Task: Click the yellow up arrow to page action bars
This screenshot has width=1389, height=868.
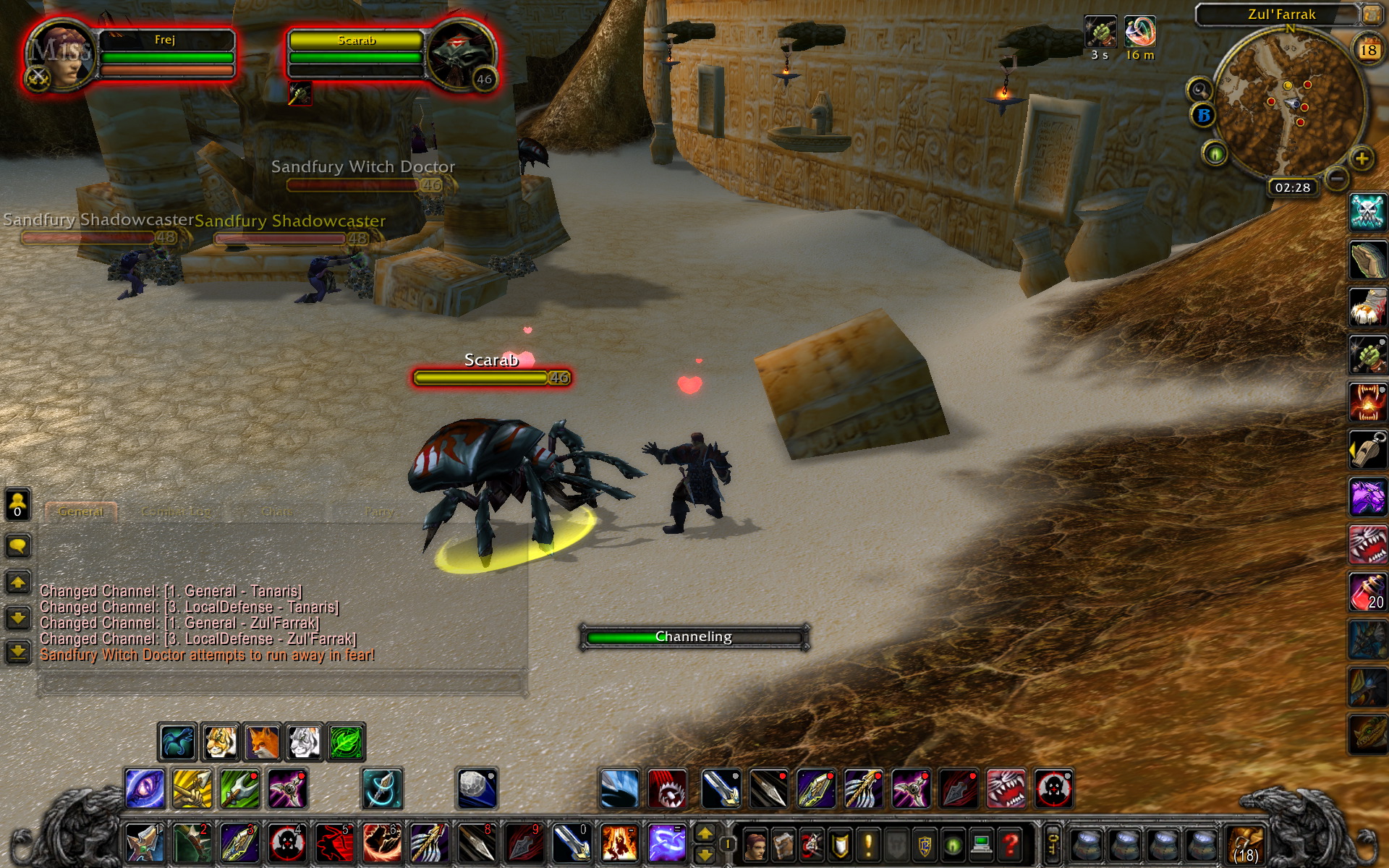Action: pos(705,833)
